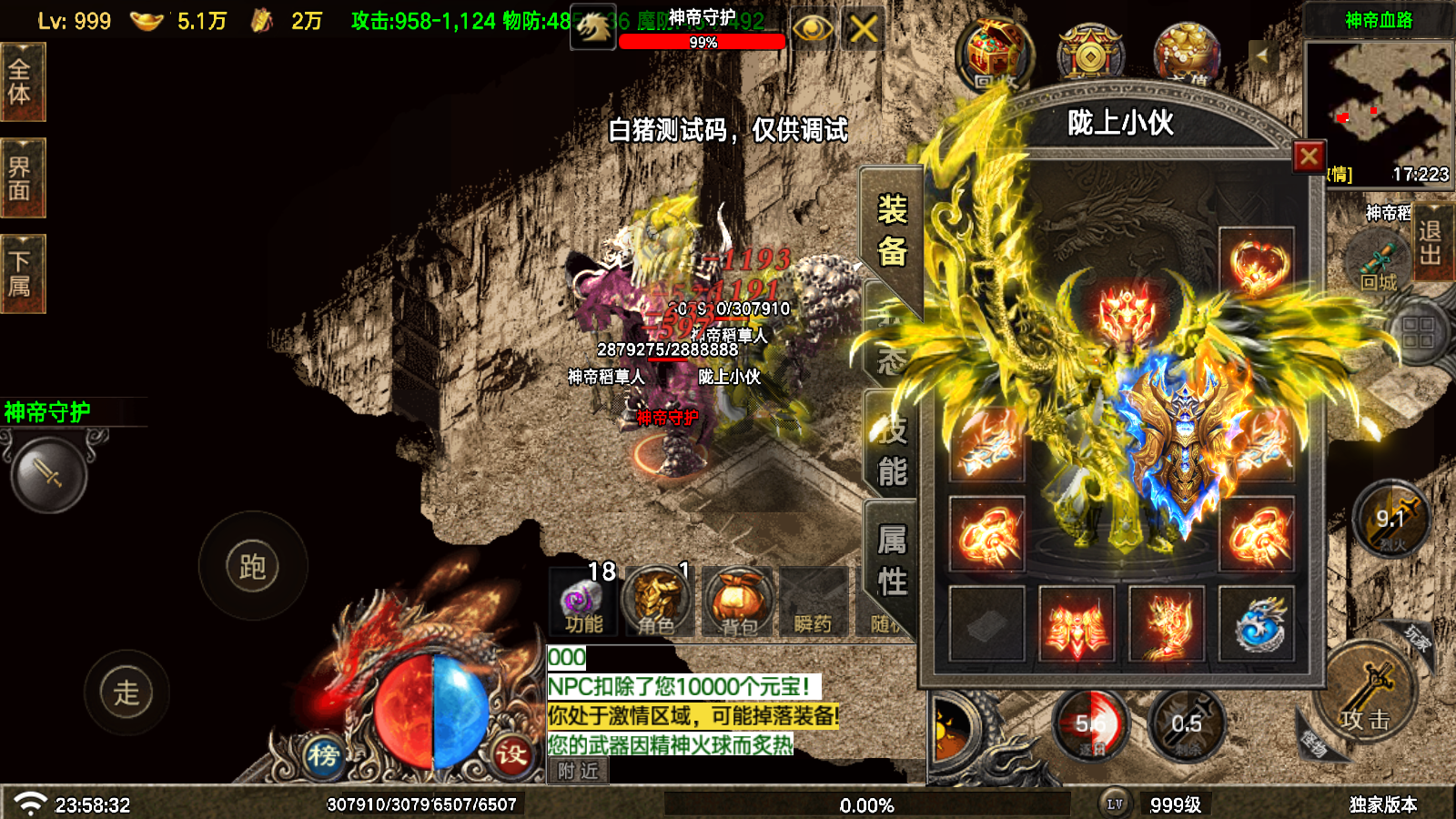Screen dimensions: 1456x819
Task: Select the blue dragon orb slot
Action: tap(1256, 624)
